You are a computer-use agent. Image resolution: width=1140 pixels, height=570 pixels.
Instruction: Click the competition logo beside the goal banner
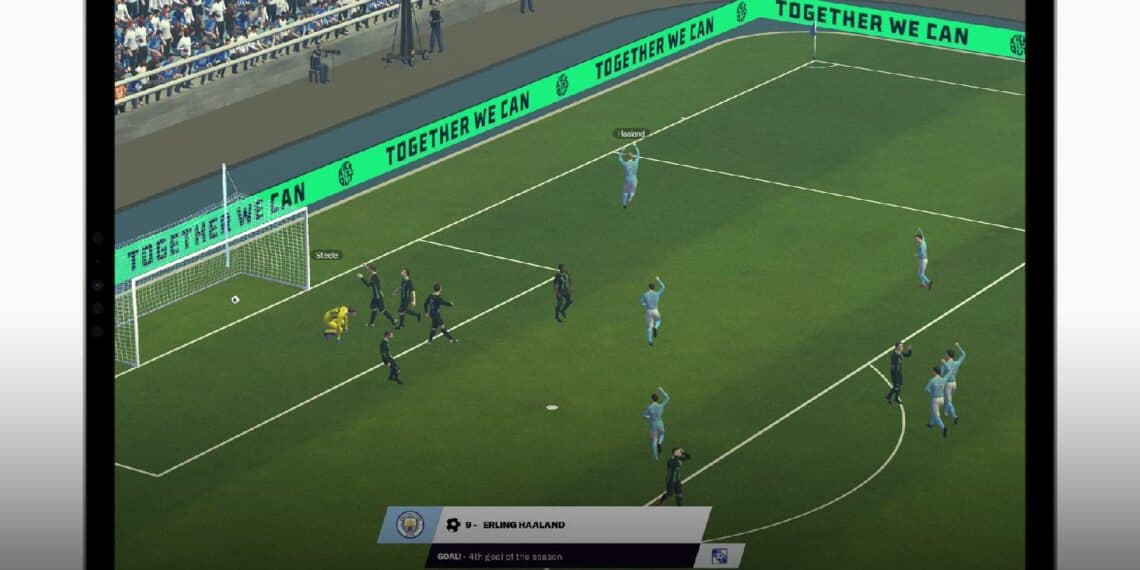tap(719, 556)
